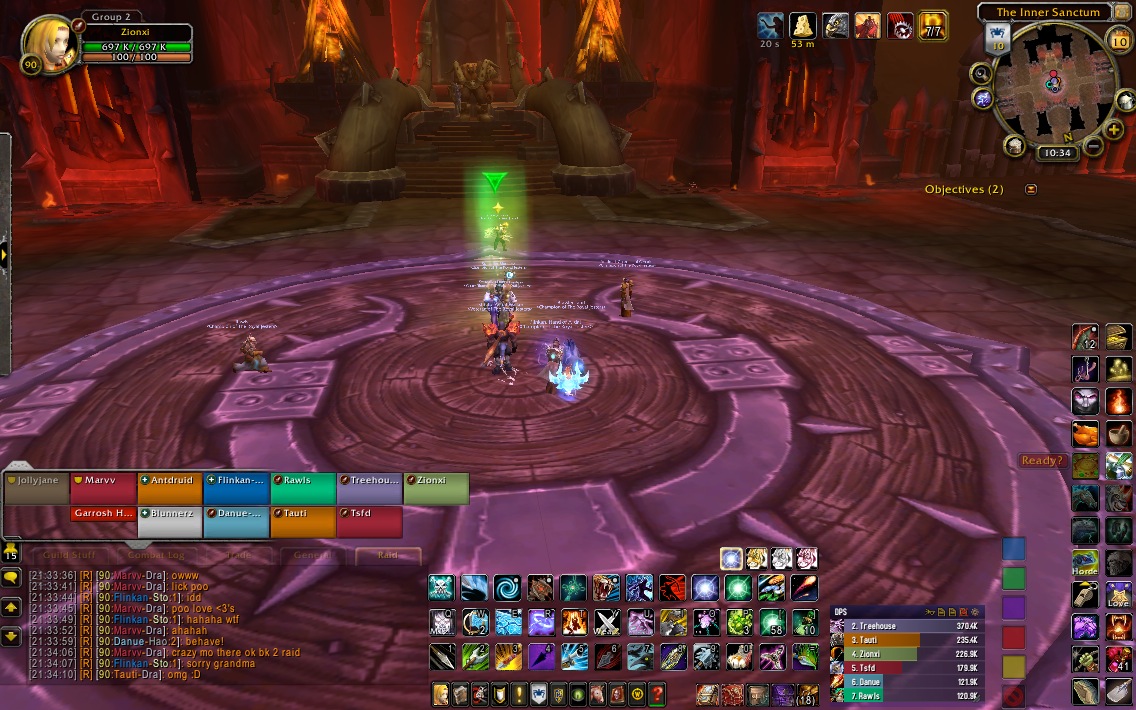Zoom in the minimap with the plus button
This screenshot has width=1136, height=710.
(1114, 130)
